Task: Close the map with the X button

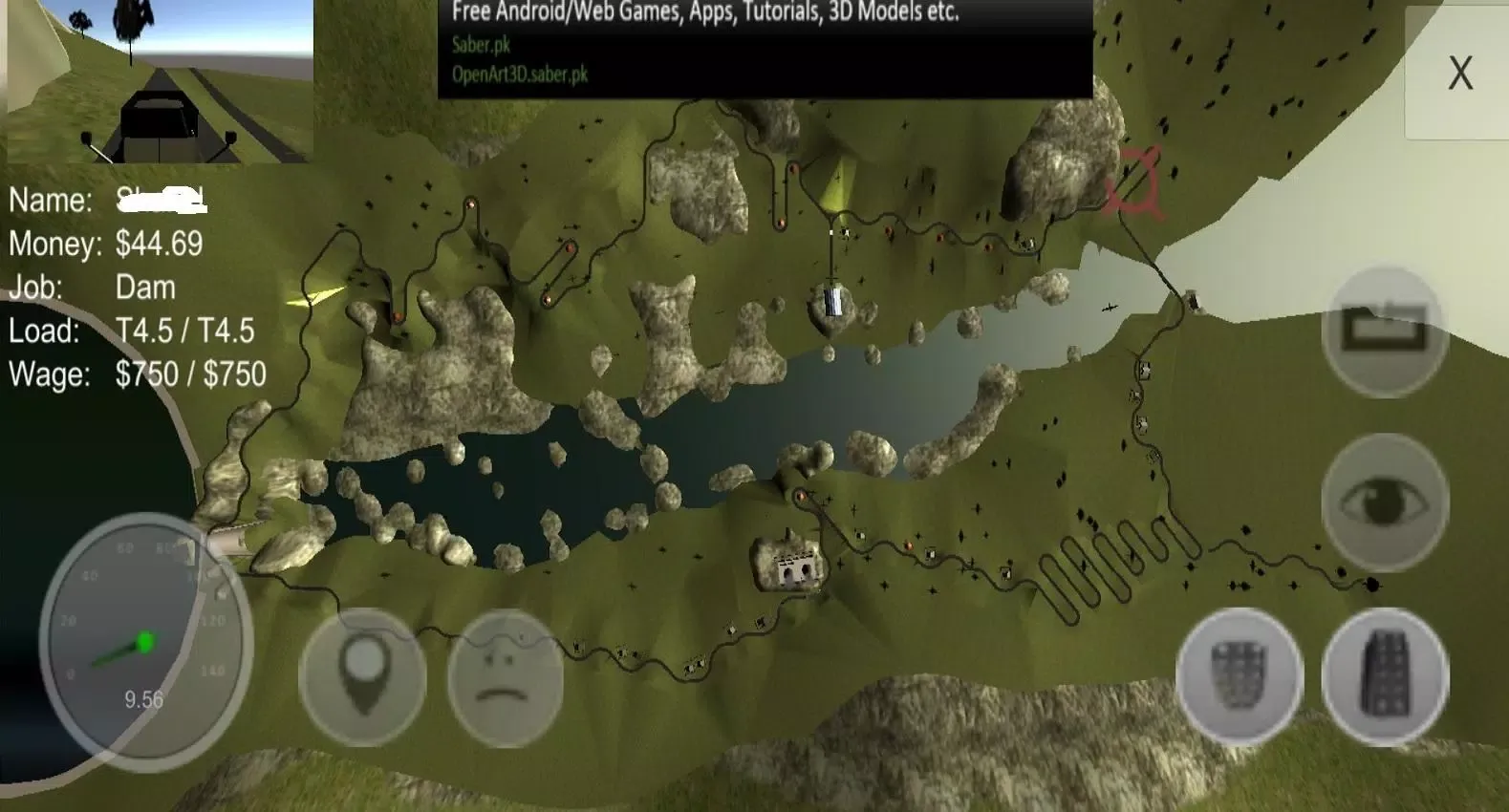Action: pyautogui.click(x=1458, y=74)
